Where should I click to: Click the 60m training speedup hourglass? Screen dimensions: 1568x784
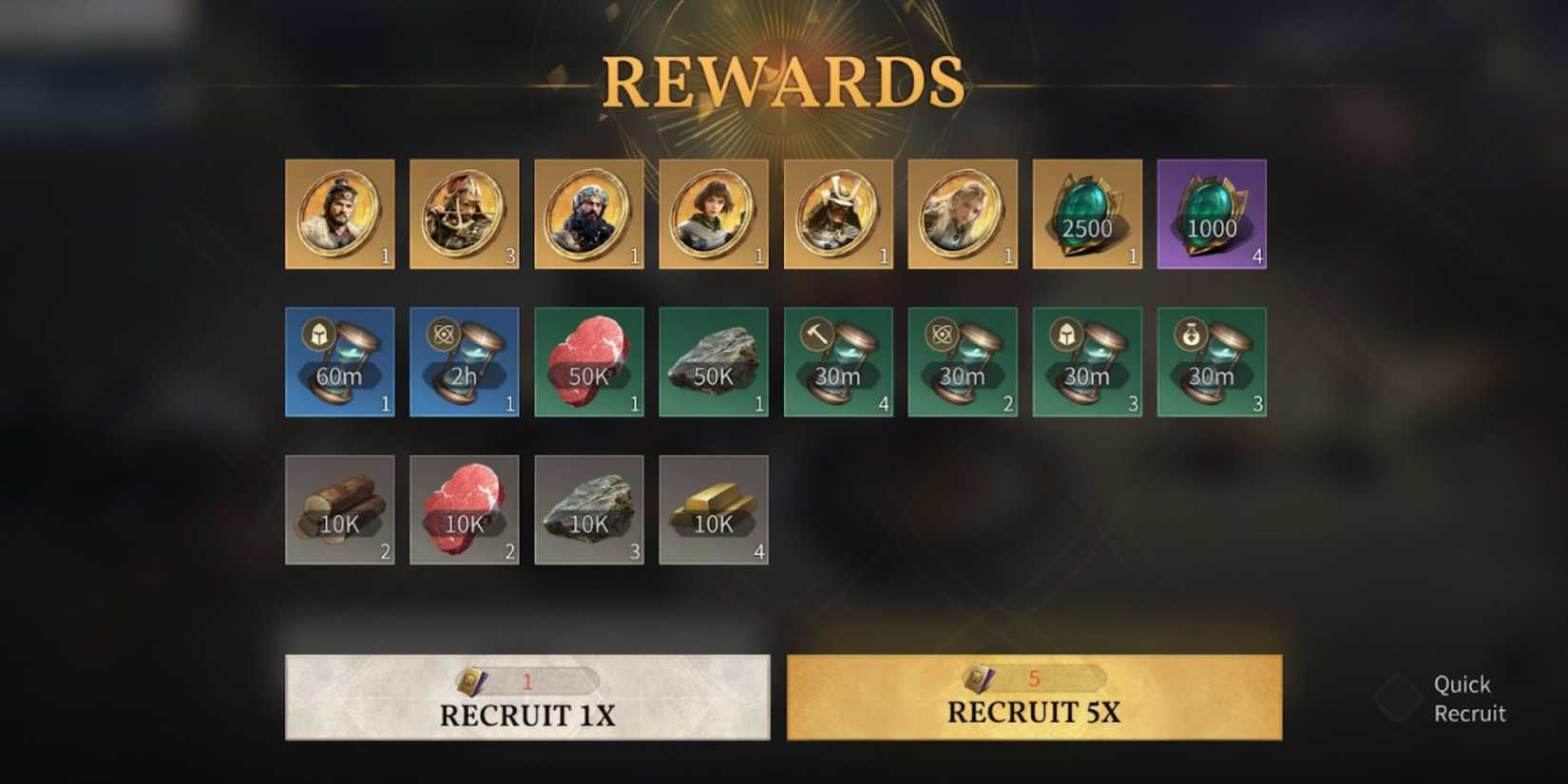(x=339, y=363)
